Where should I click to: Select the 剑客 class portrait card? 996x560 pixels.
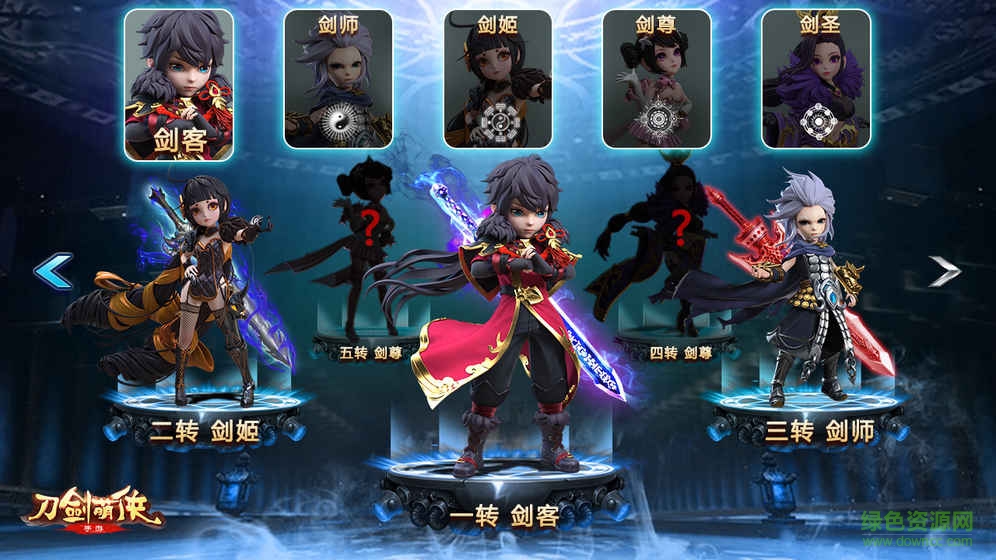point(179,85)
